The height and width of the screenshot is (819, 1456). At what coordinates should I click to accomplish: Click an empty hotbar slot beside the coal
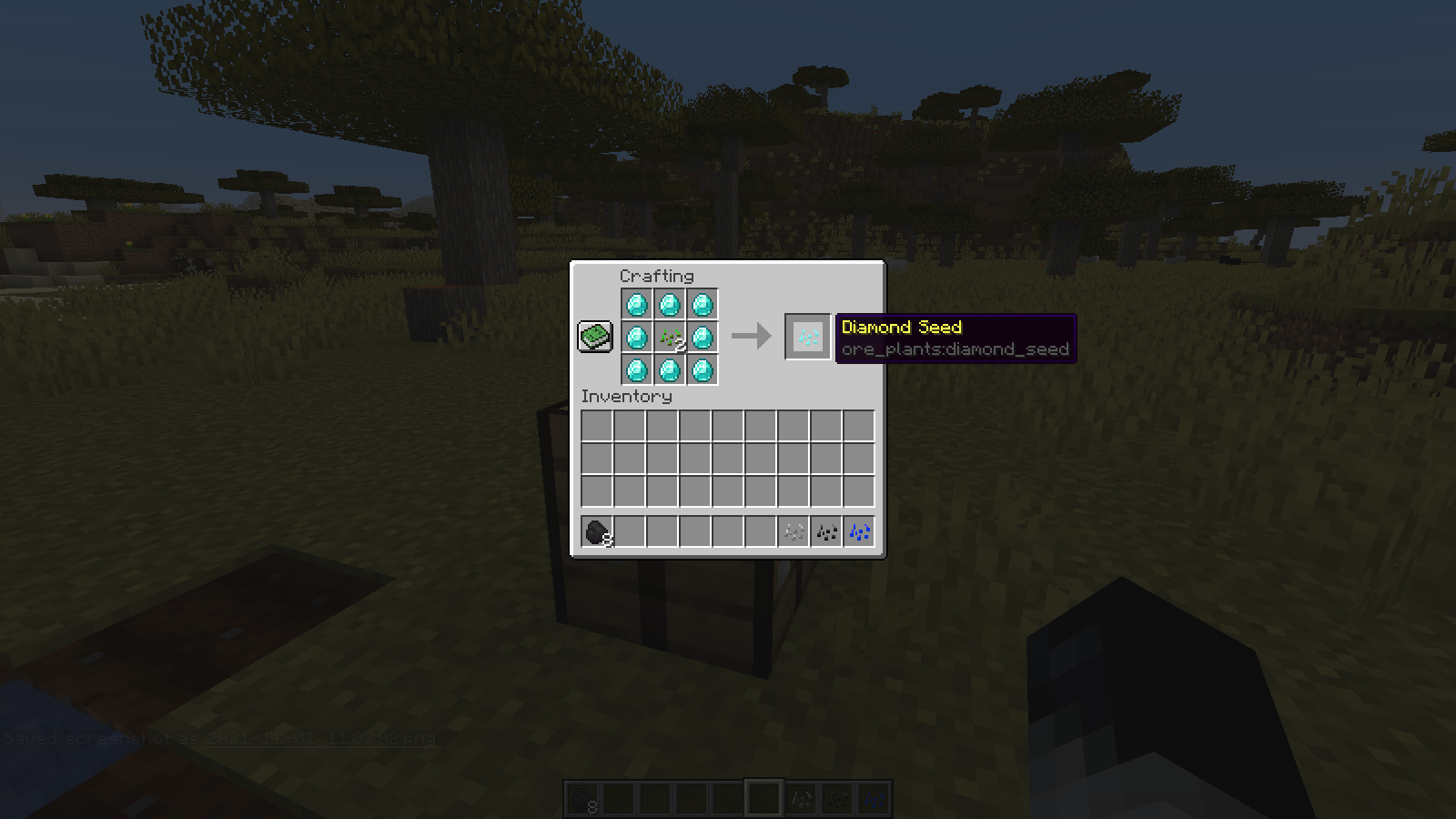click(631, 531)
